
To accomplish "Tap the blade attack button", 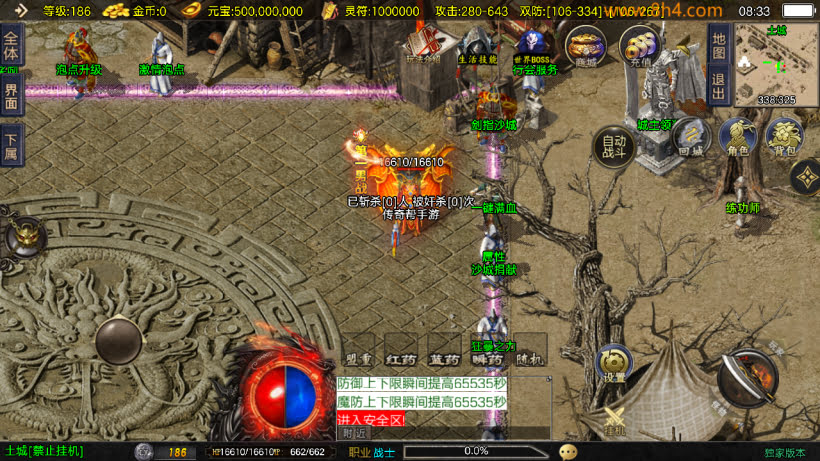I will (747, 377).
